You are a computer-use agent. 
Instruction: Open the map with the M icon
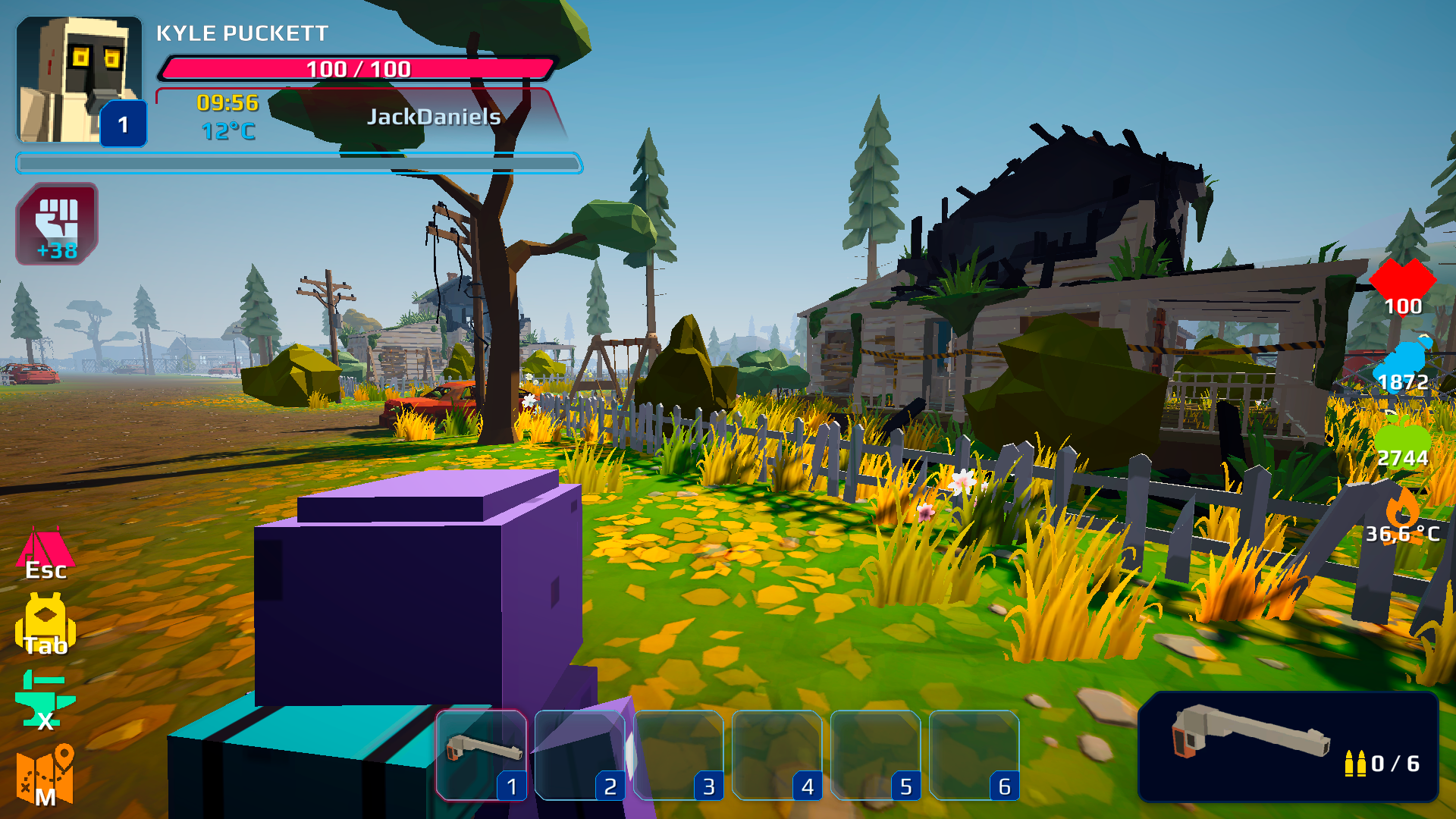click(45, 773)
